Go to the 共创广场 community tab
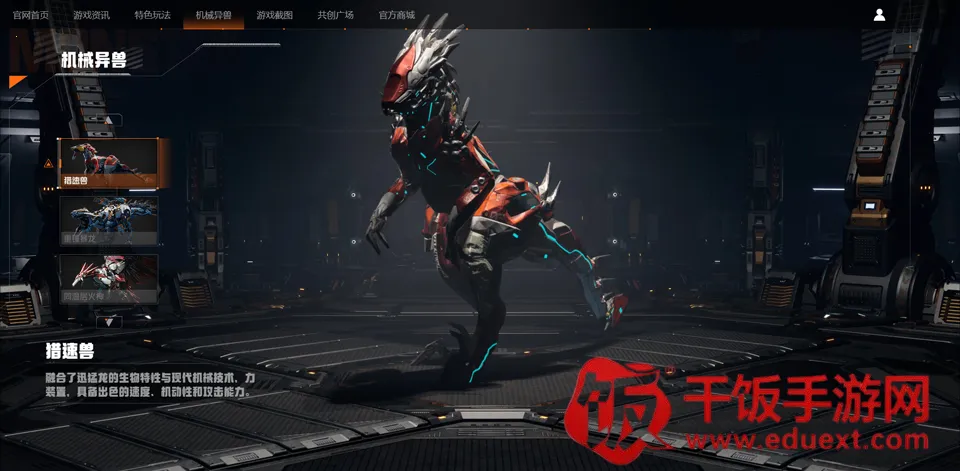Viewport: 960px width, 471px height. click(335, 15)
